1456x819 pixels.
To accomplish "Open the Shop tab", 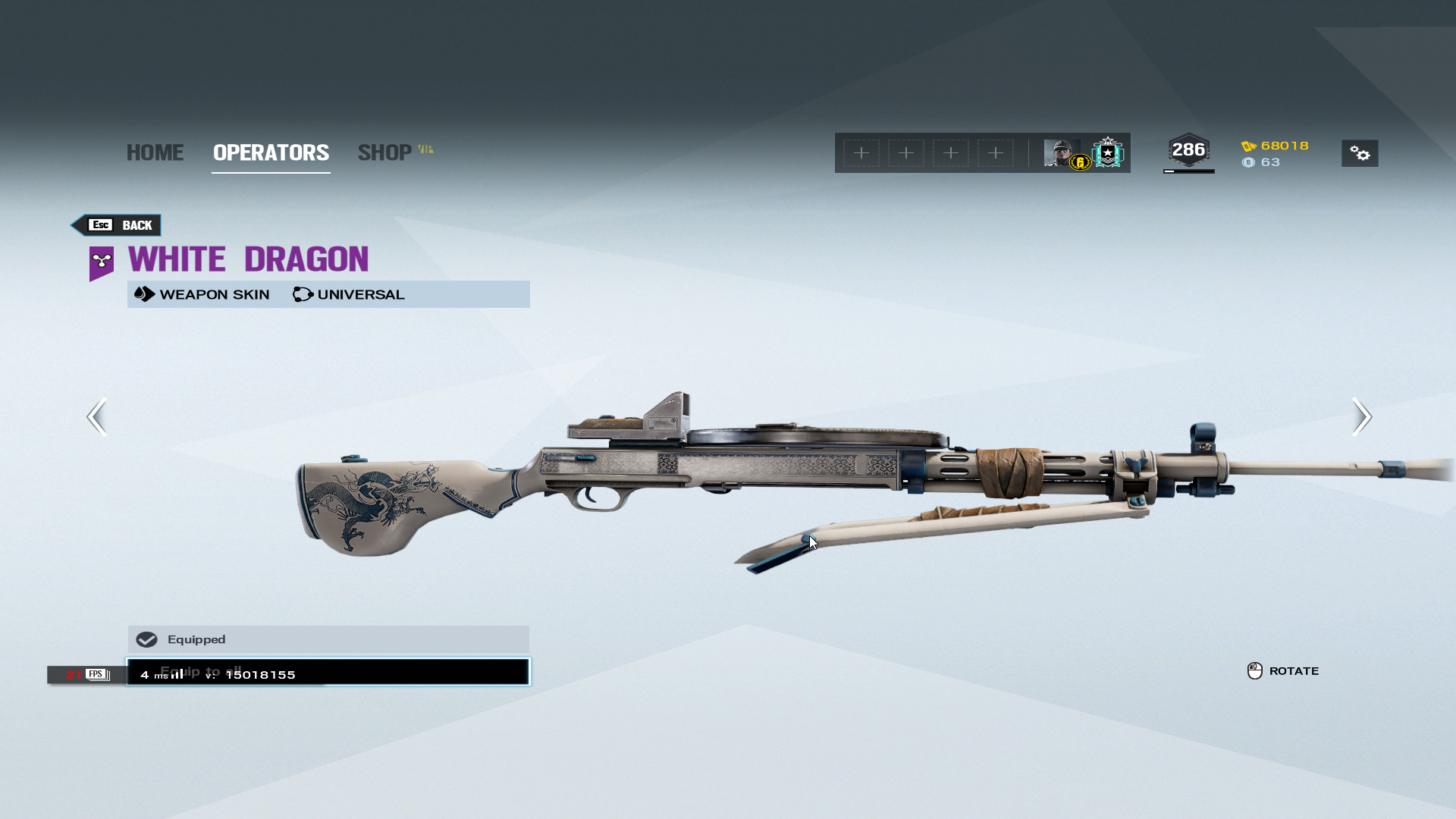I will (x=385, y=152).
